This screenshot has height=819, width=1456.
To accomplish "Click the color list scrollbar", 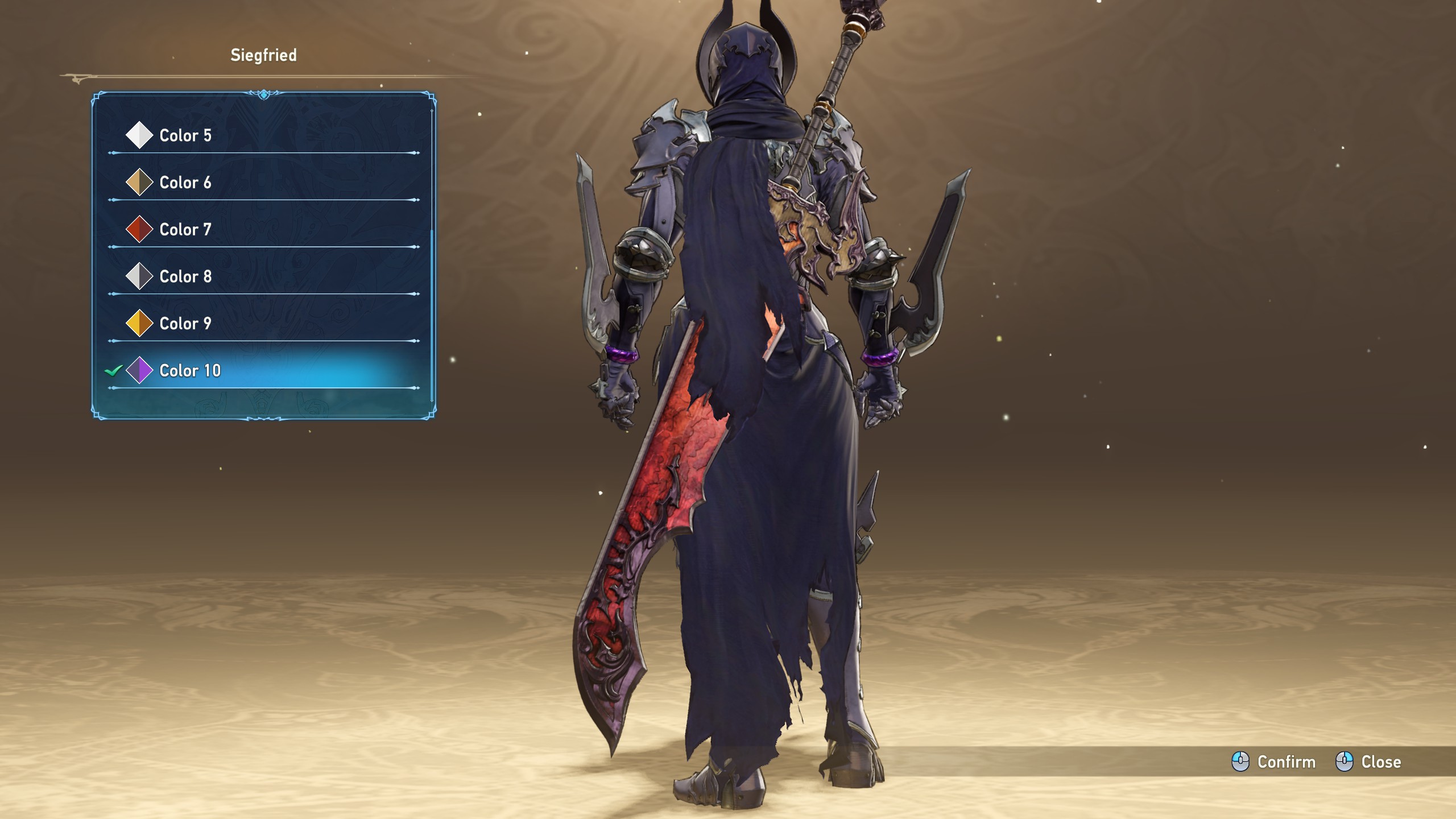I will (x=432, y=313).
